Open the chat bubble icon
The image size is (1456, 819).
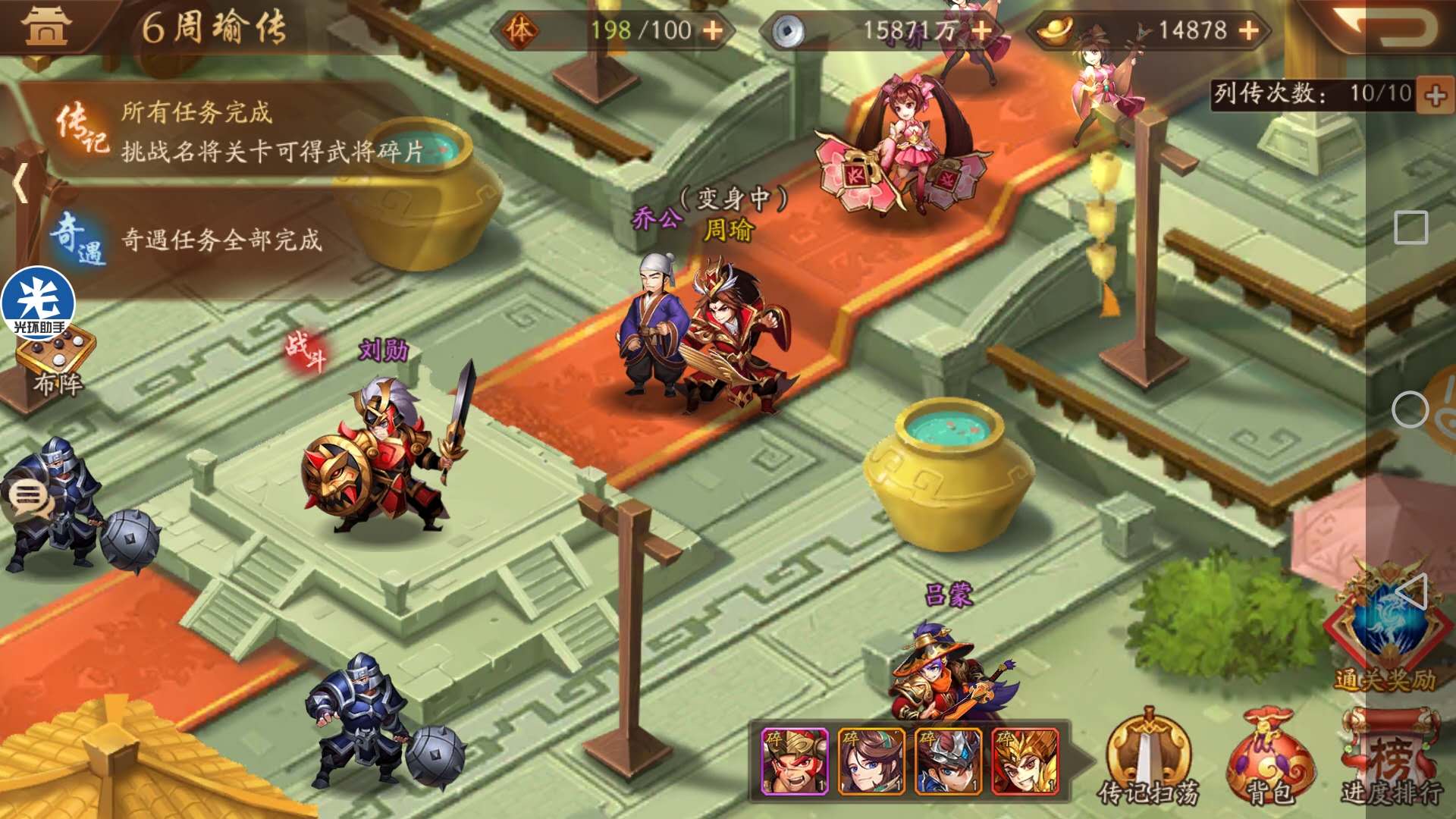coord(29,497)
